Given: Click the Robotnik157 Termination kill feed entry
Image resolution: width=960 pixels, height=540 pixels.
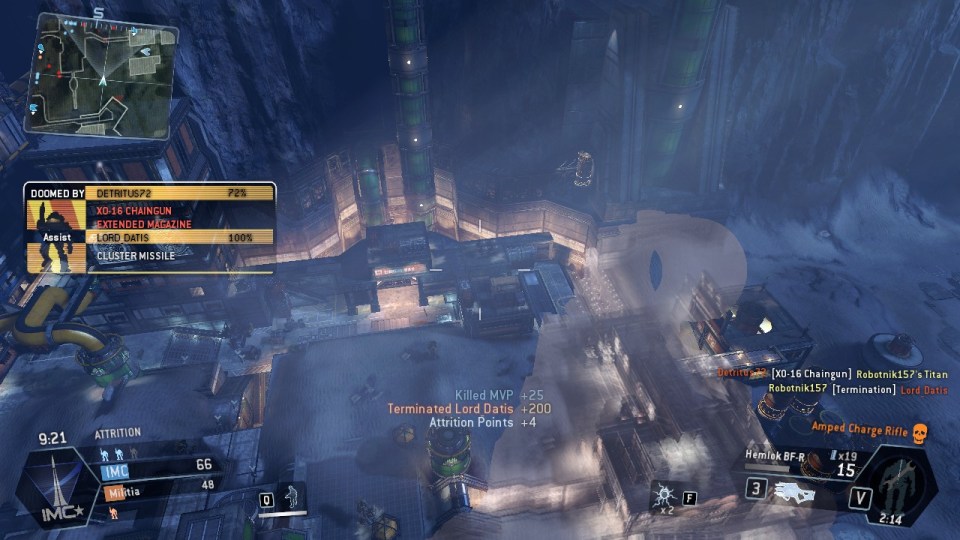Looking at the screenshot, I should [x=857, y=389].
